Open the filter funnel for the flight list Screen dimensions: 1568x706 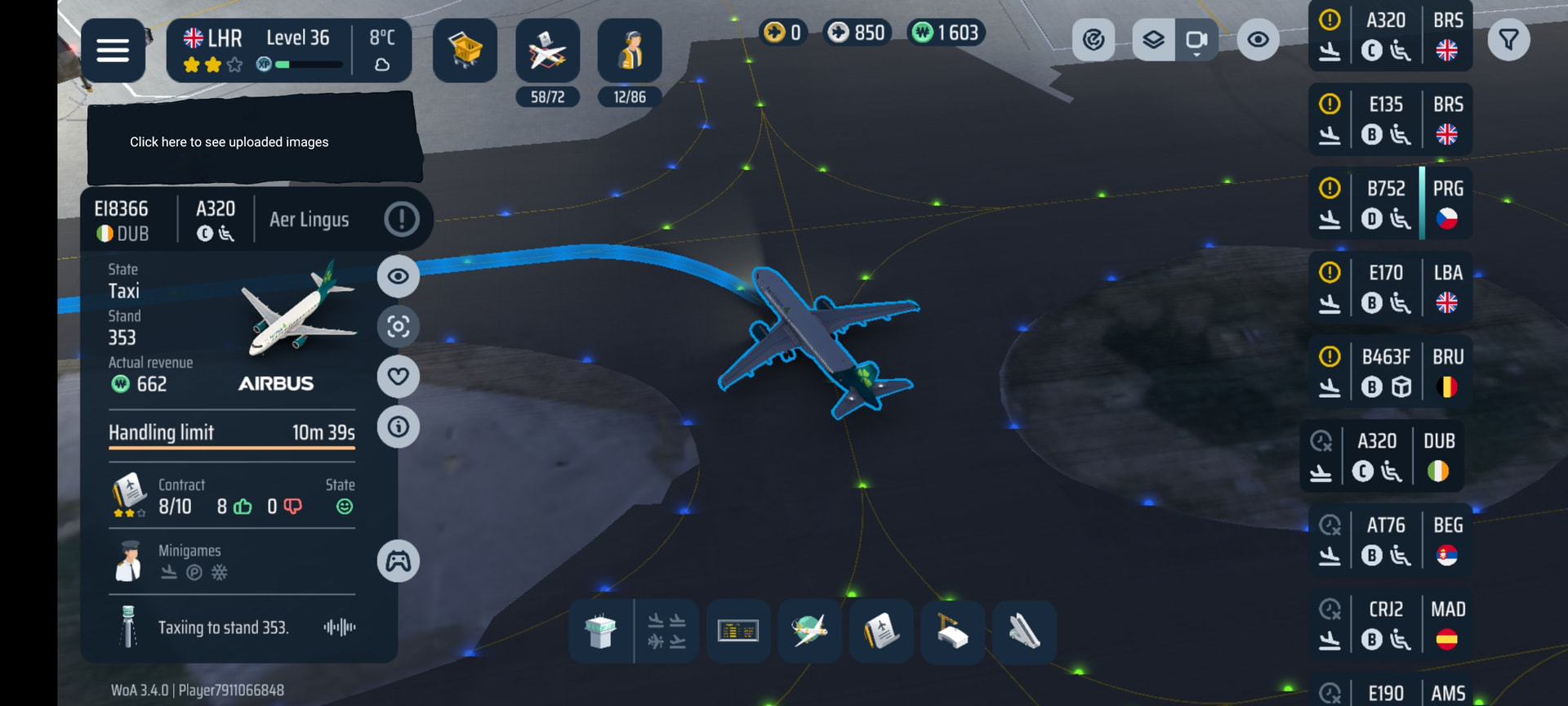coord(1508,39)
